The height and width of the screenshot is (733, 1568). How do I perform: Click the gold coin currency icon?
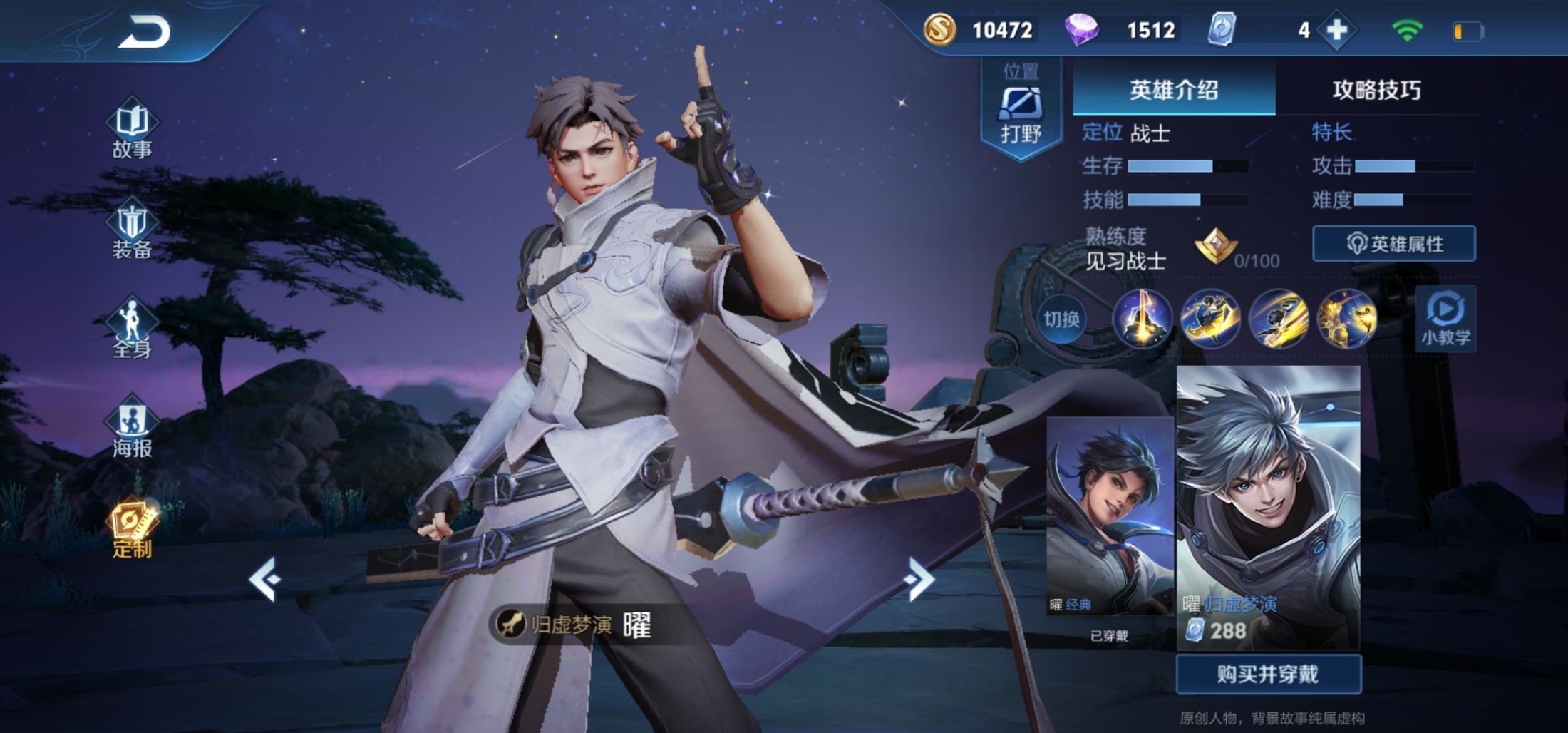click(939, 30)
